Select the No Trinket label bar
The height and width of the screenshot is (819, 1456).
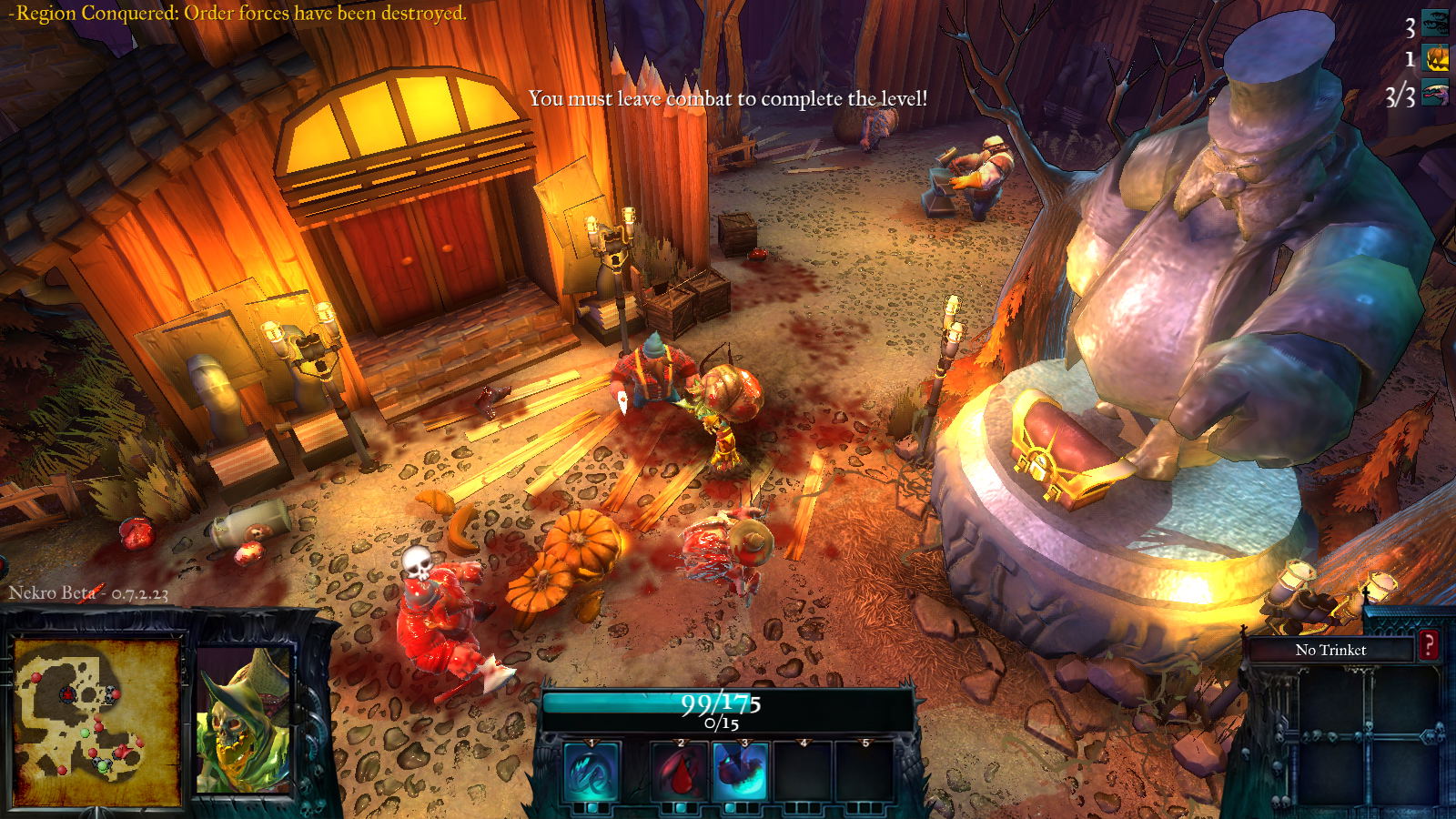[1330, 650]
